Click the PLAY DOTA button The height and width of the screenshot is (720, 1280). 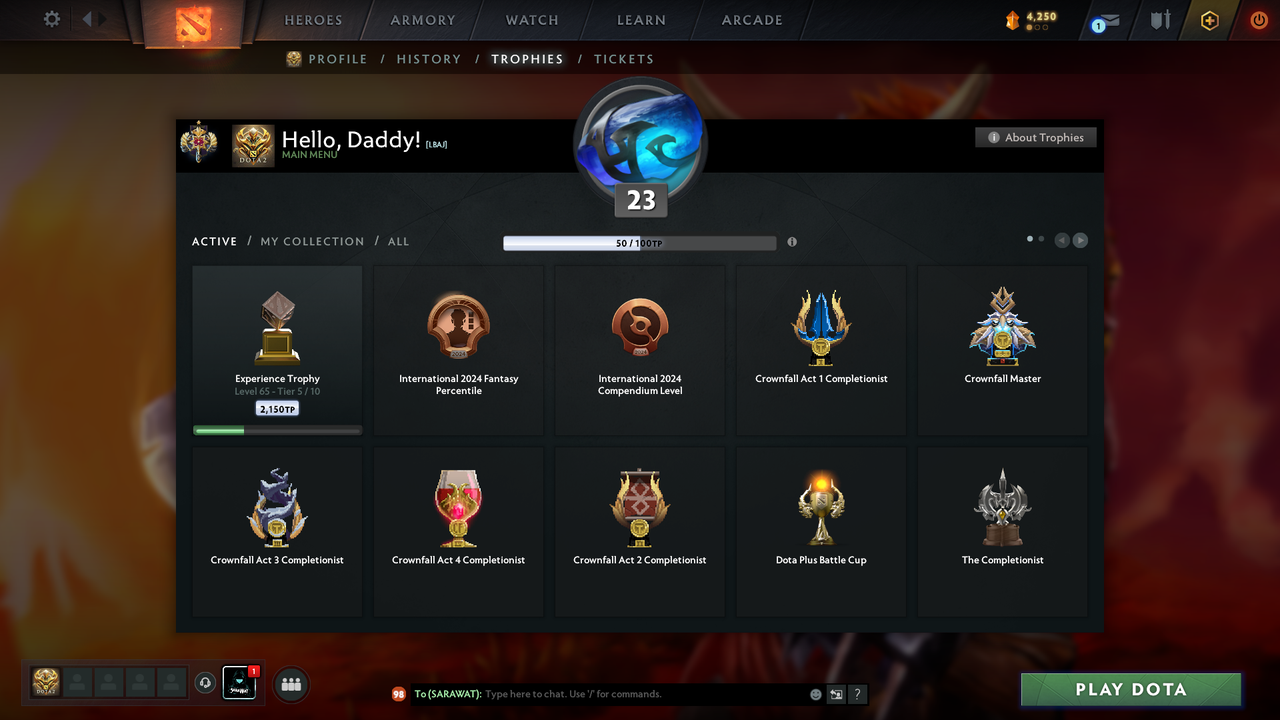click(1130, 689)
